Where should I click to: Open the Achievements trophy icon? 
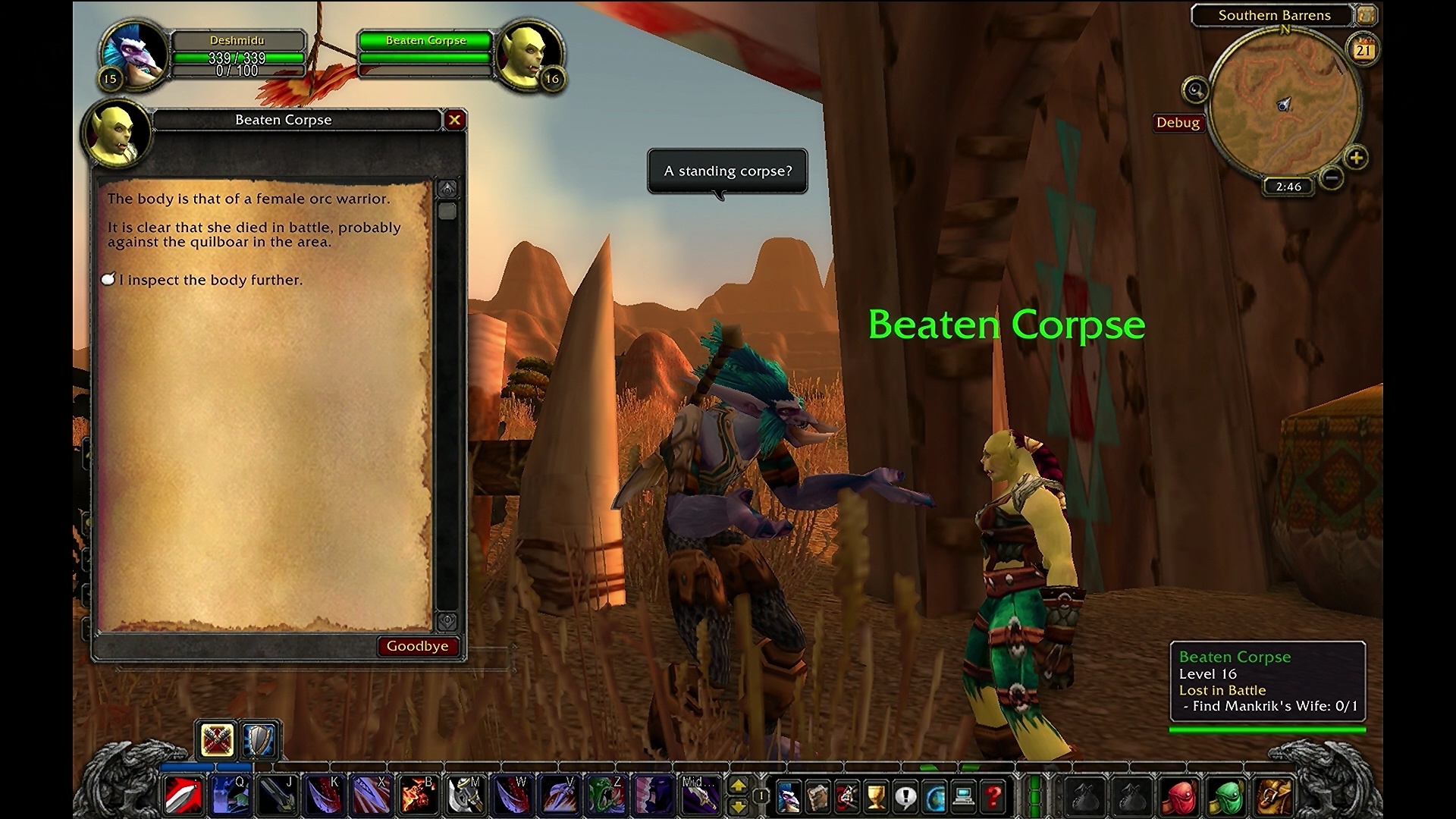[x=874, y=794]
